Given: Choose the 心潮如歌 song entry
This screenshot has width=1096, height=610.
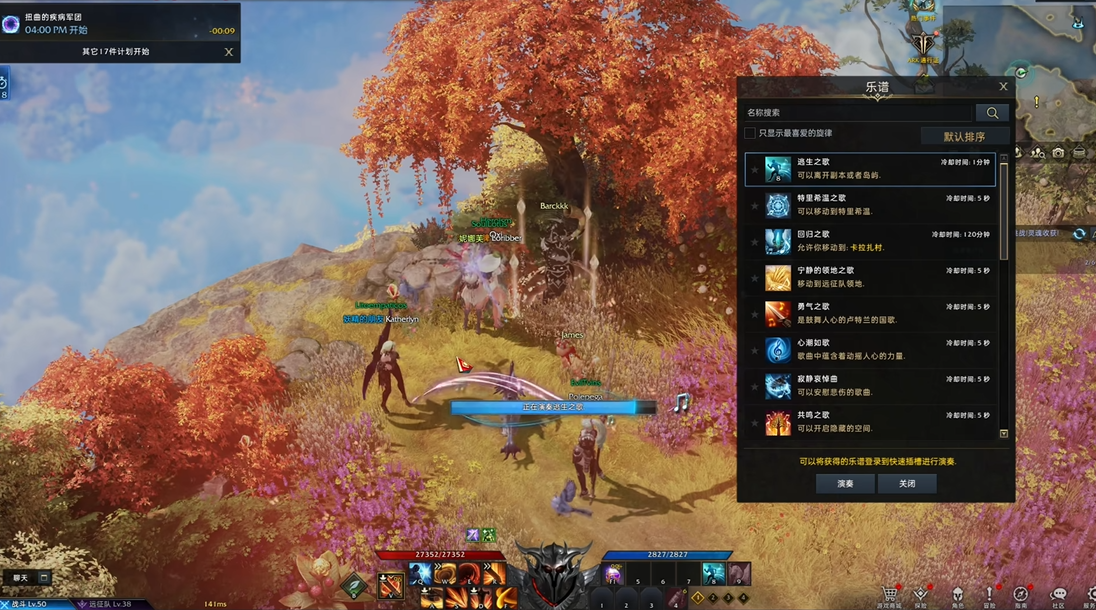Looking at the screenshot, I should tap(869, 349).
